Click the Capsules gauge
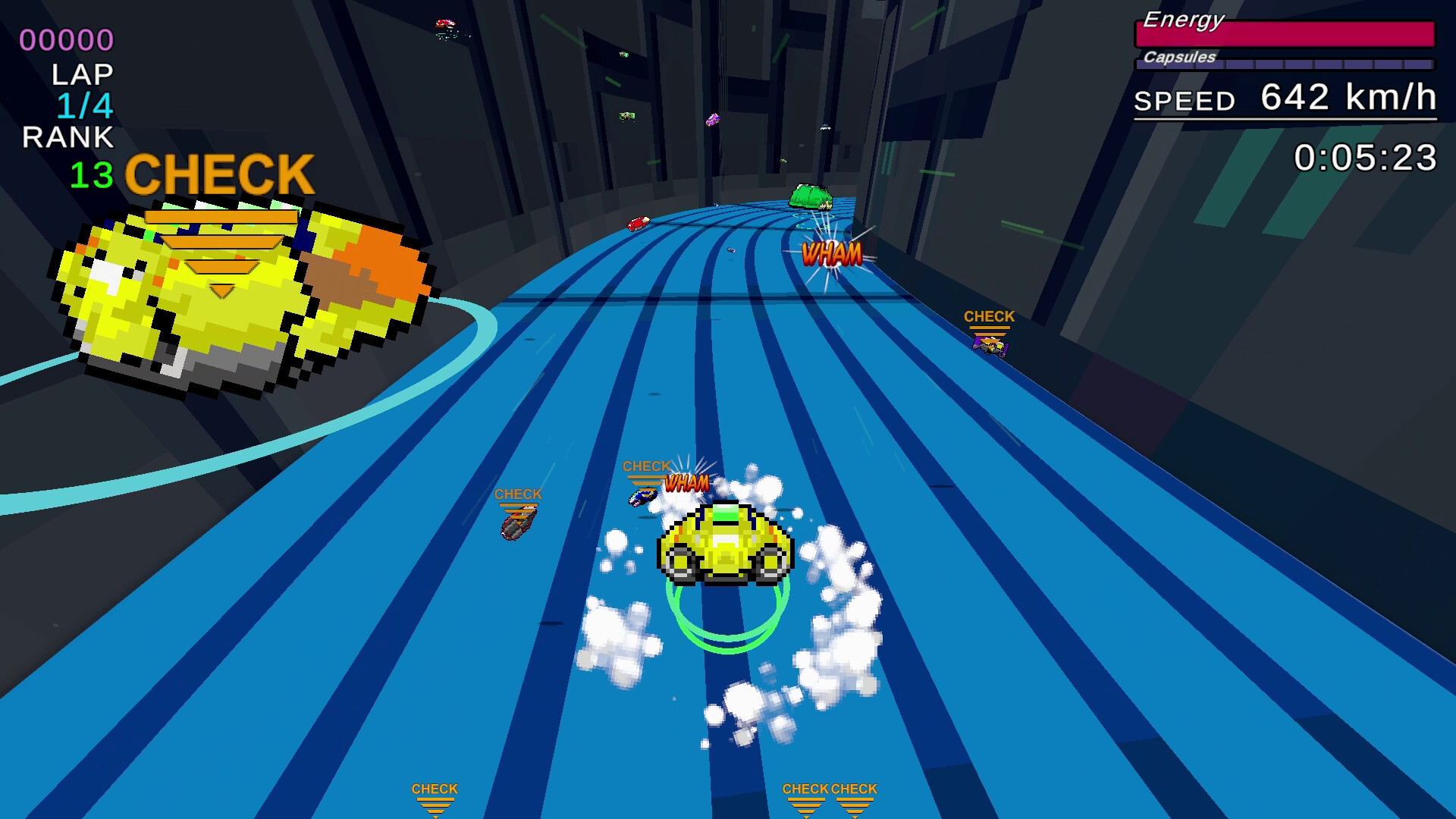The width and height of the screenshot is (1456, 819). (x=1284, y=64)
